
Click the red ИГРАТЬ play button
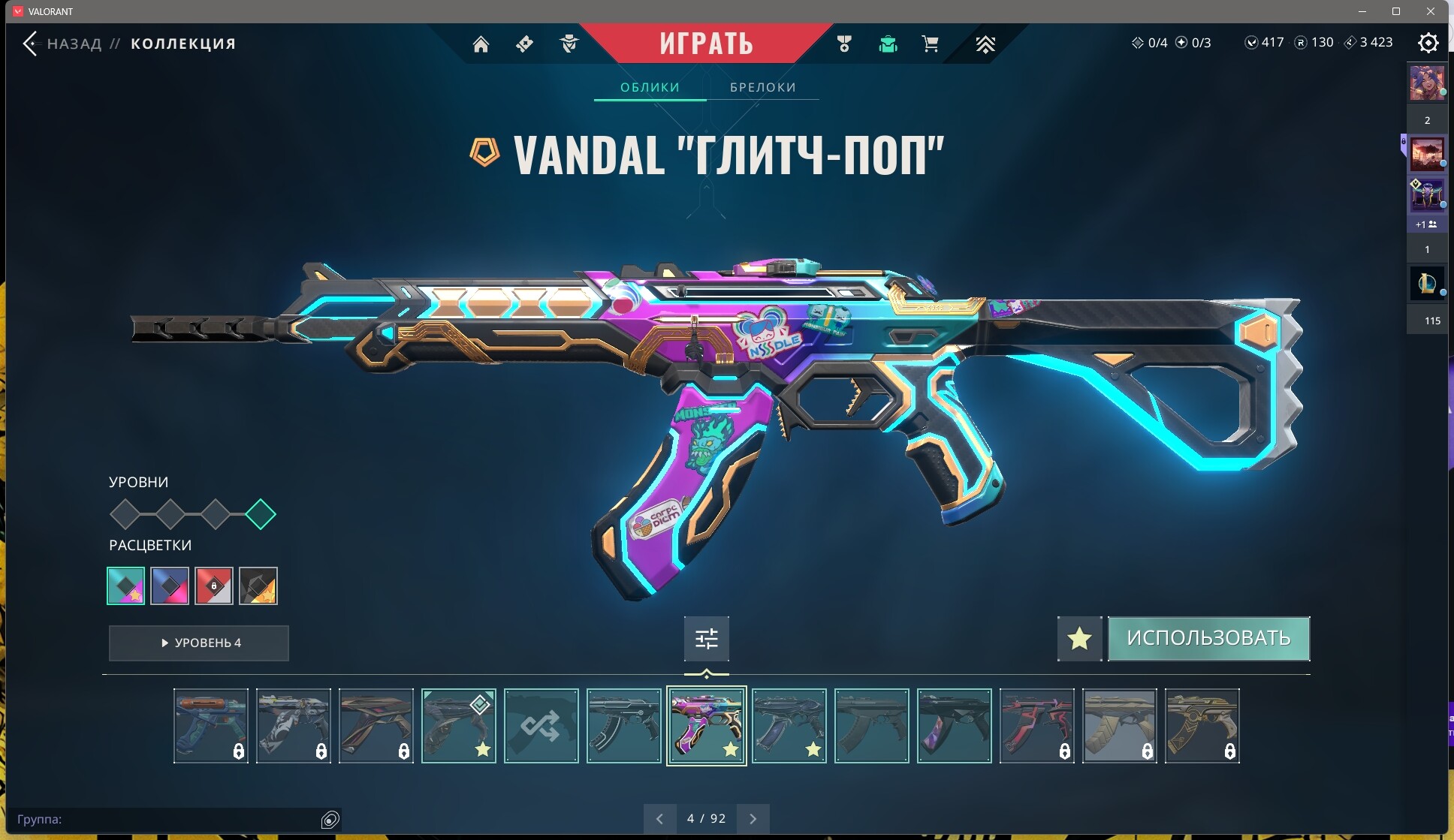click(706, 44)
